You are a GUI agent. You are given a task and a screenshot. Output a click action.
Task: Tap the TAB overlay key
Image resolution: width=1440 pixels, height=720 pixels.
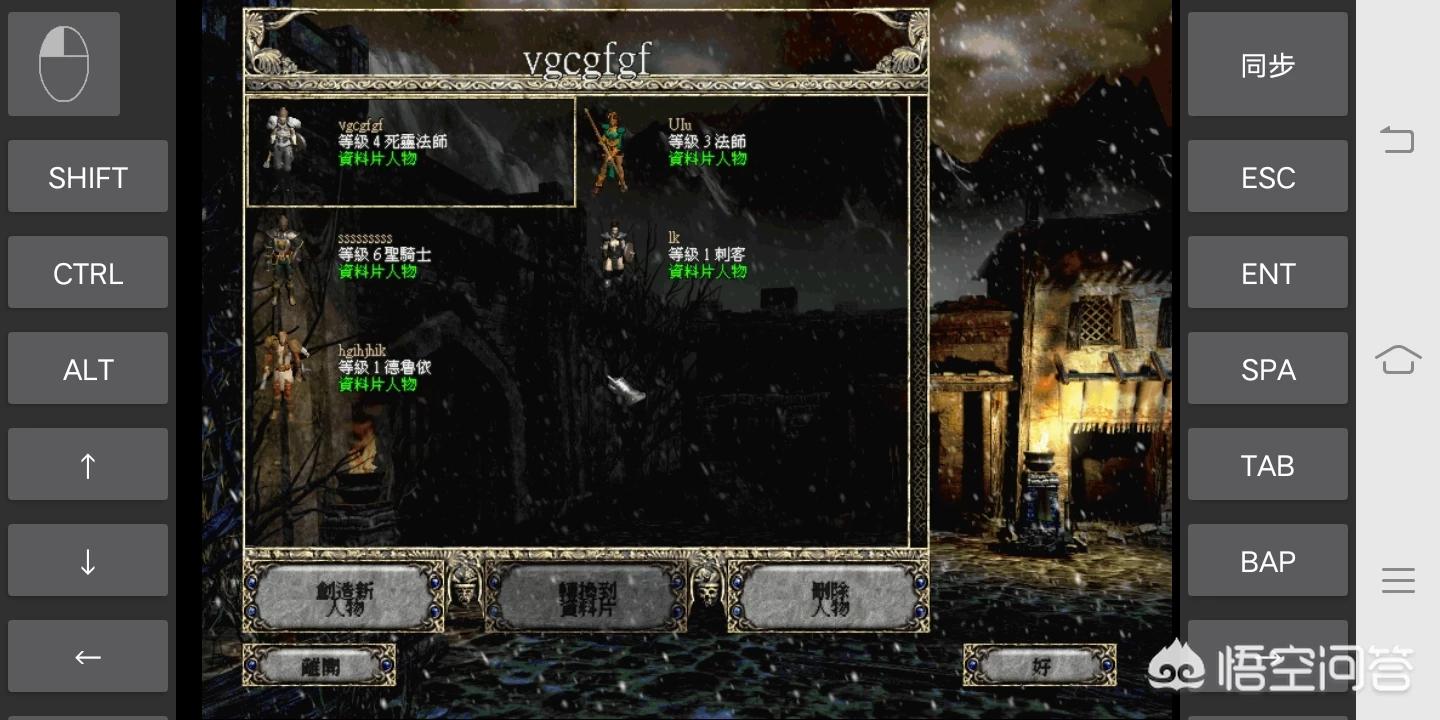click(x=1267, y=465)
